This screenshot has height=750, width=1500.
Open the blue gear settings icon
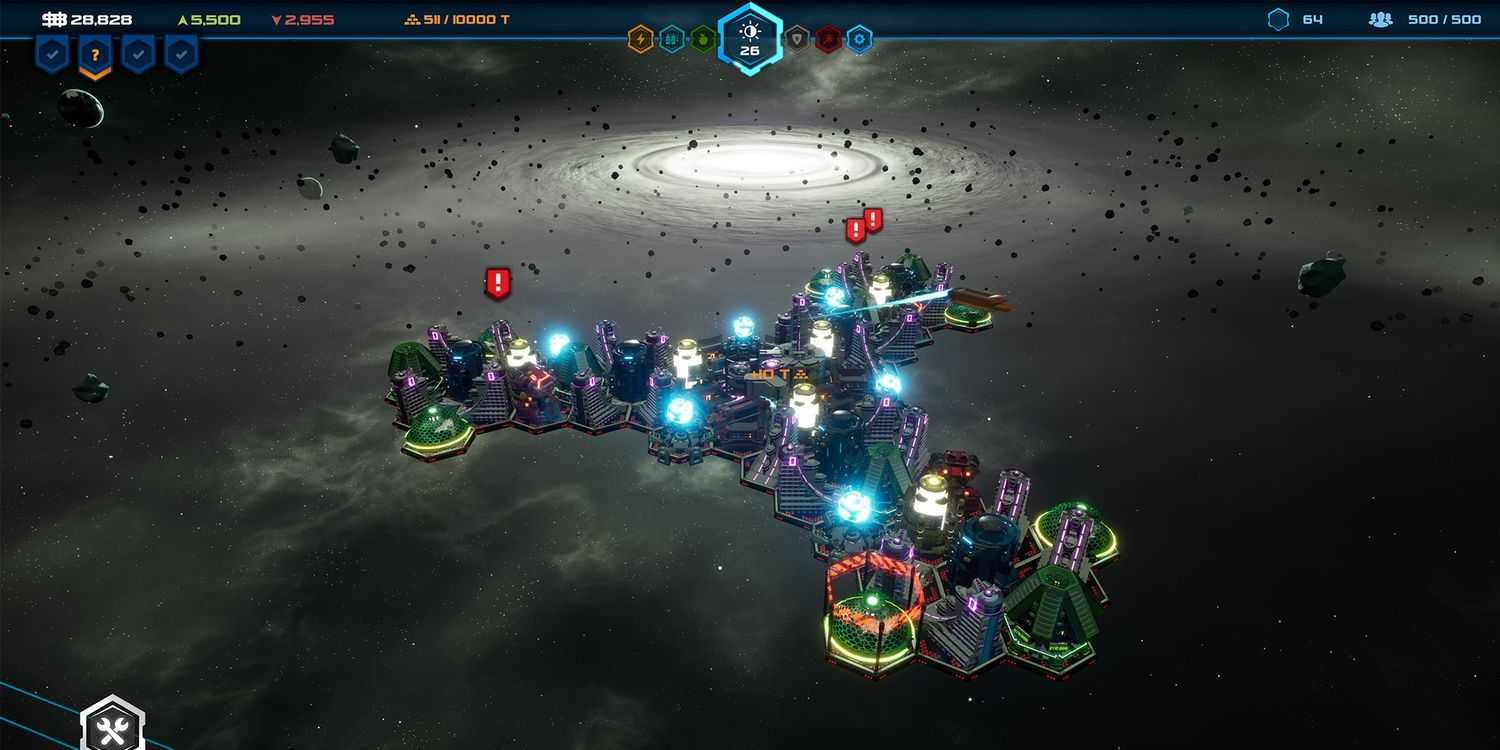click(859, 39)
